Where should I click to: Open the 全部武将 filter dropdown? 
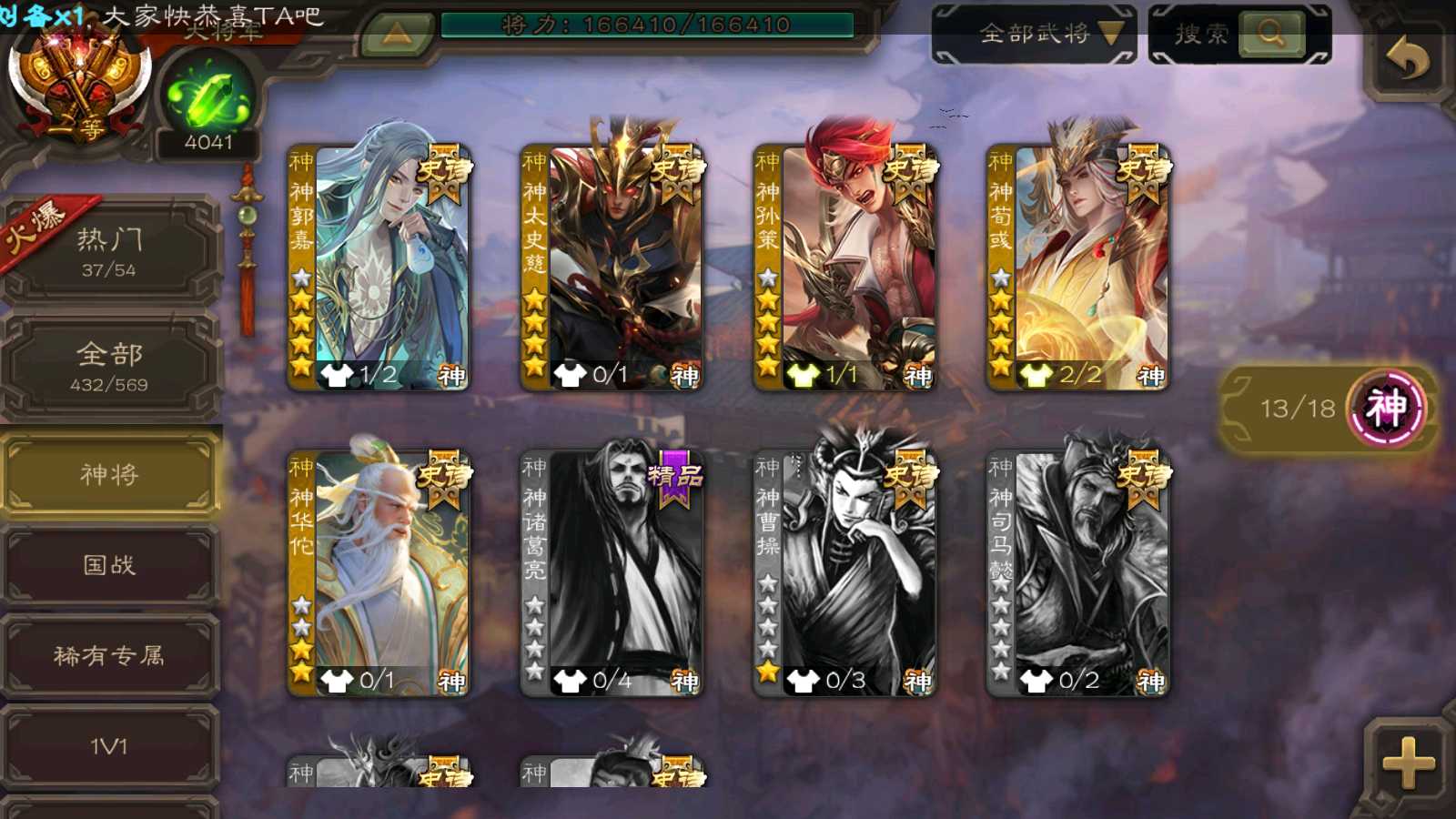(x=1035, y=35)
